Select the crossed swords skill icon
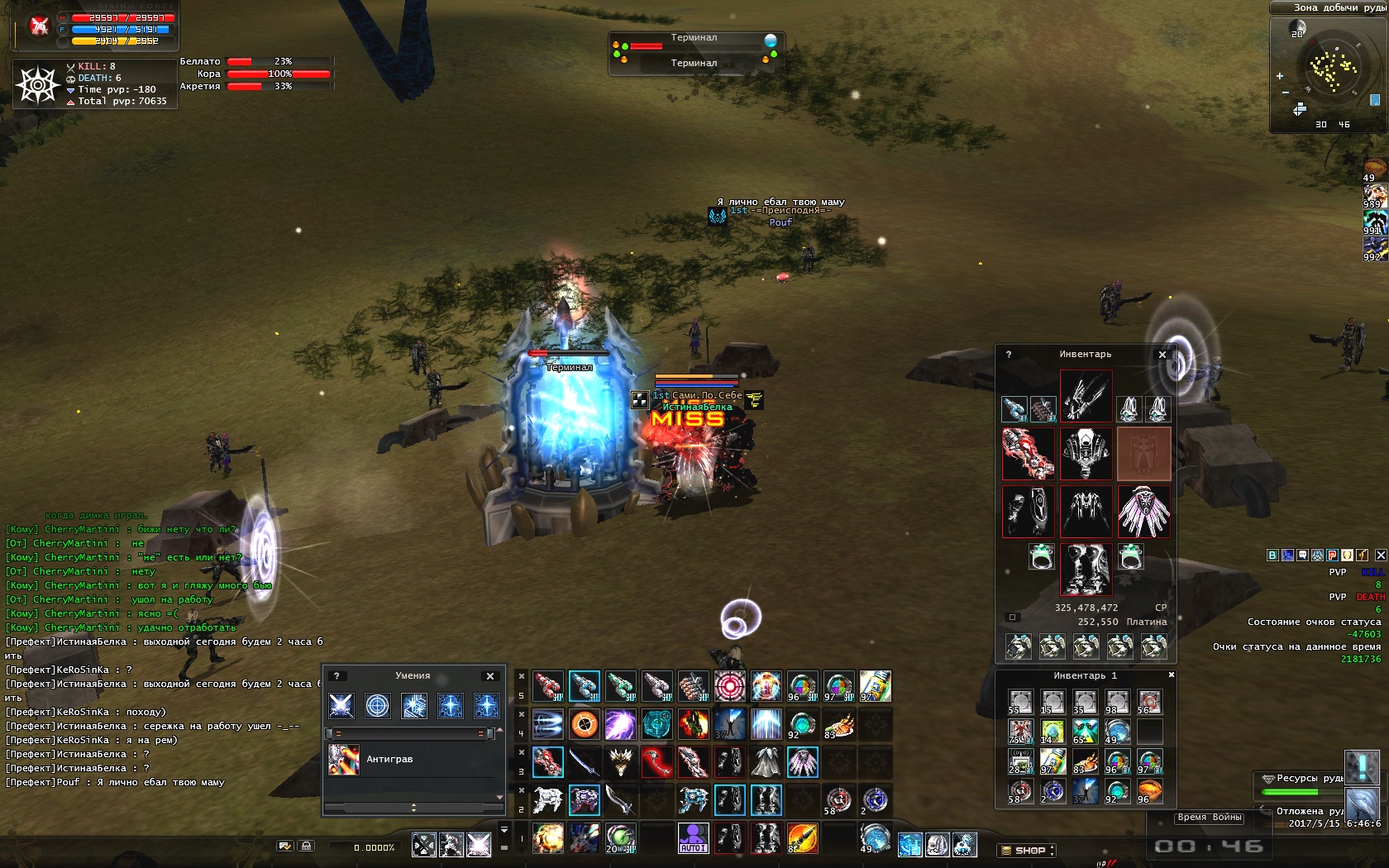 pyautogui.click(x=341, y=705)
